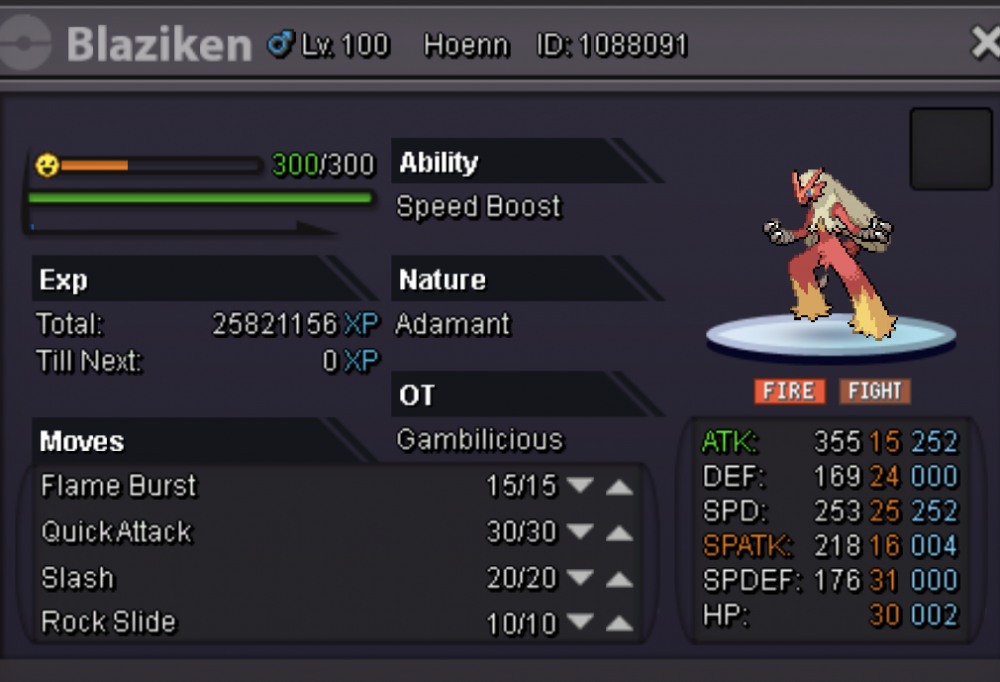
Task: Move Flame Burst down in the list
Action: click(580, 486)
